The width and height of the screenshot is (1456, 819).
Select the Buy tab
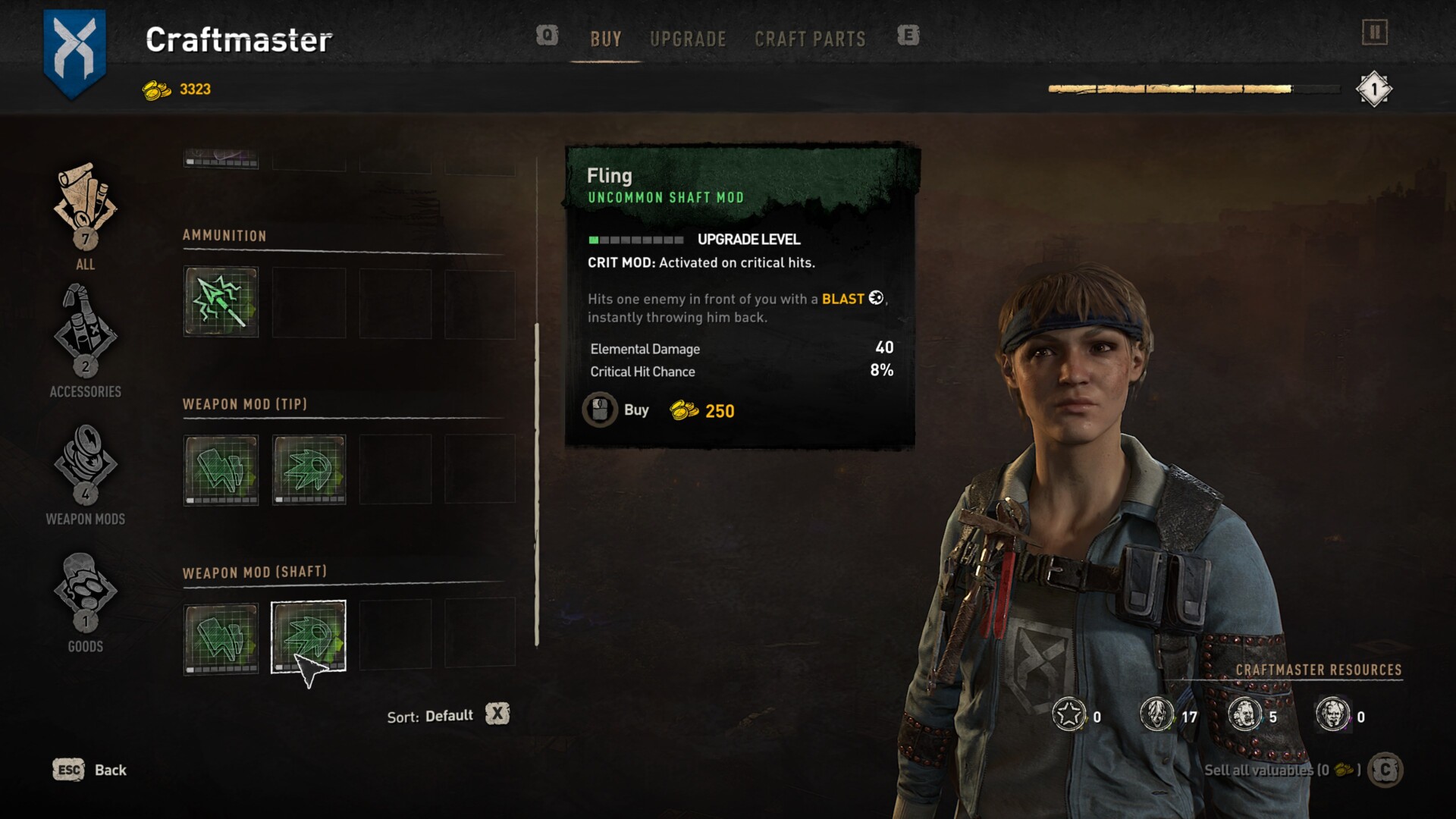pyautogui.click(x=606, y=39)
